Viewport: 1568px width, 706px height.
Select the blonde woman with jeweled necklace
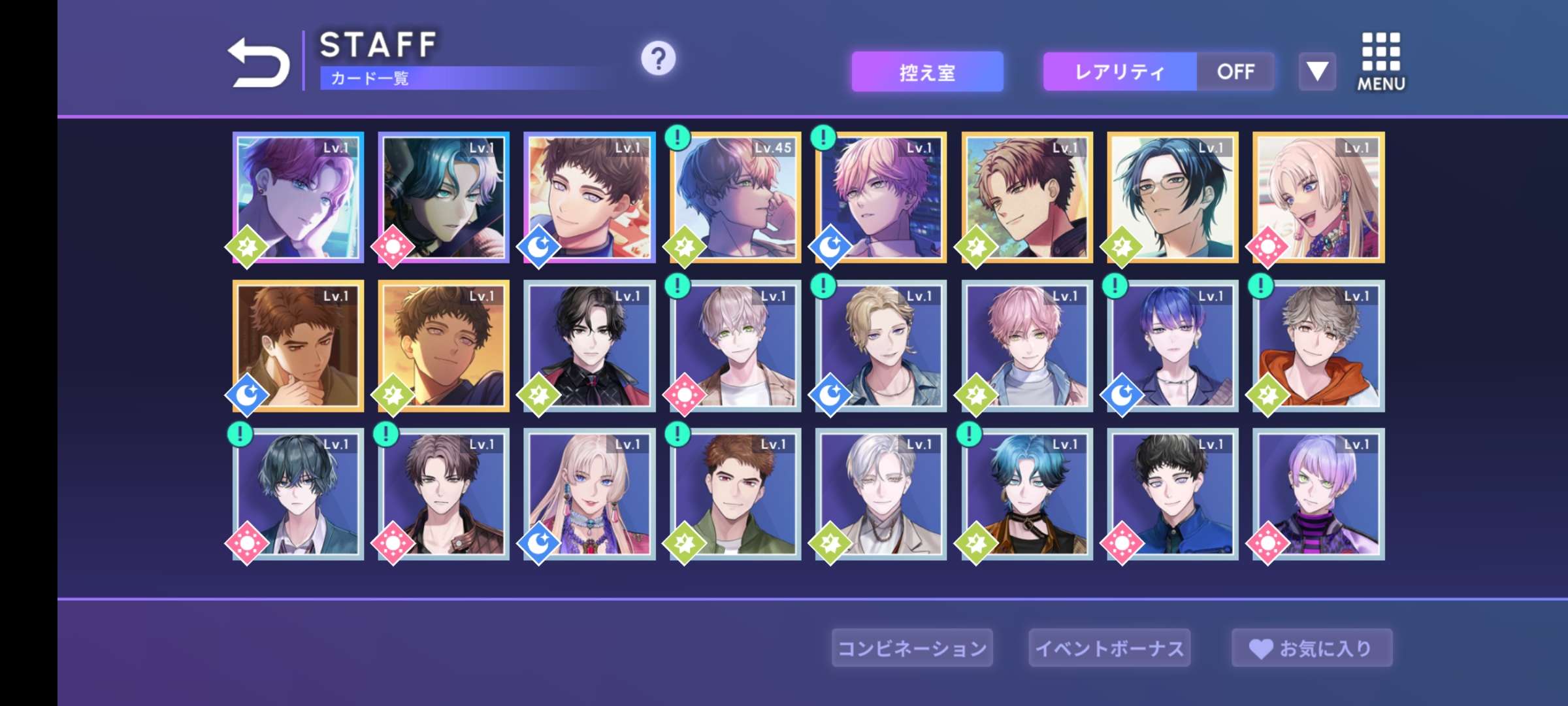(589, 494)
